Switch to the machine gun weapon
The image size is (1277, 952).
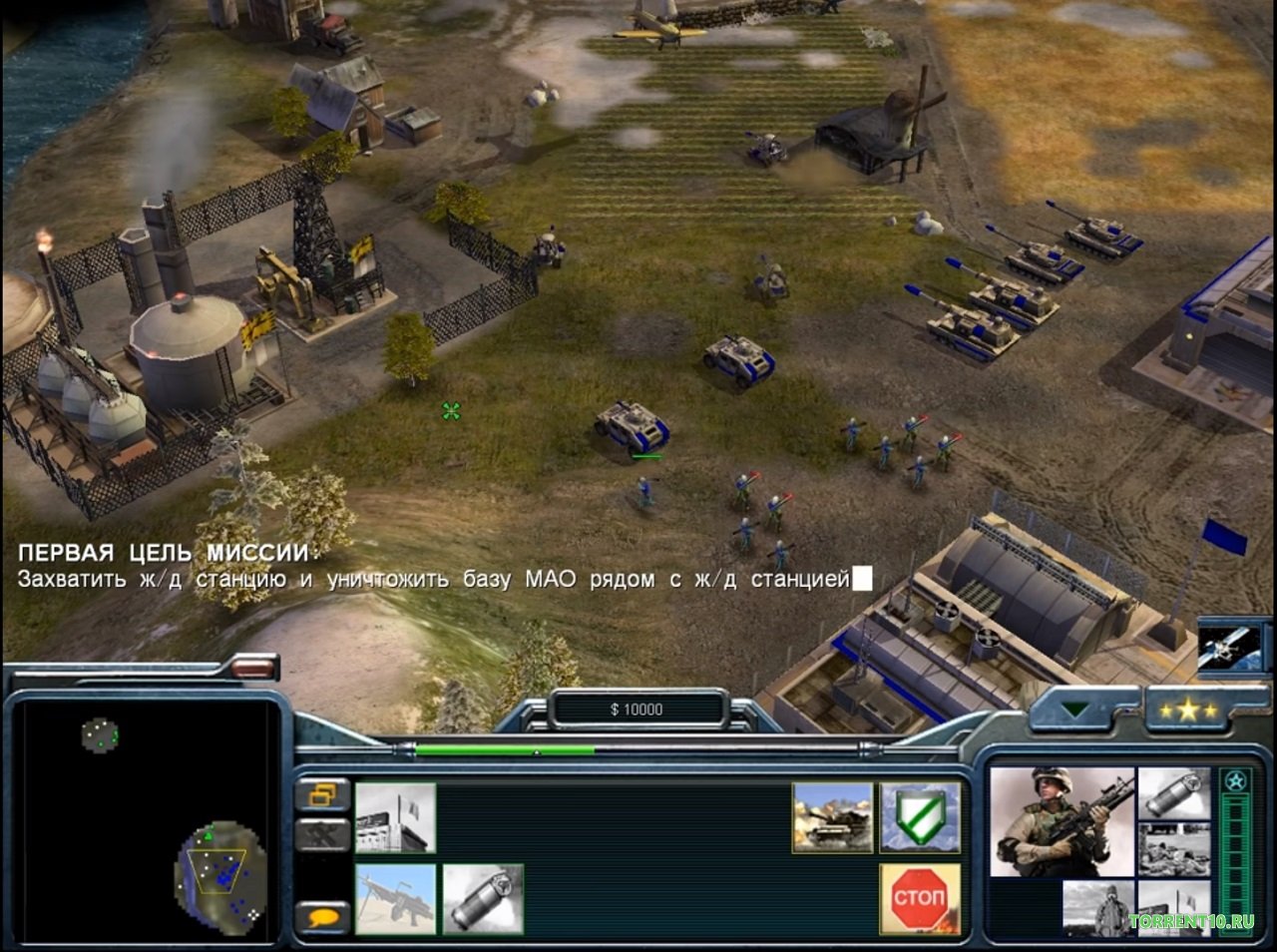395,898
